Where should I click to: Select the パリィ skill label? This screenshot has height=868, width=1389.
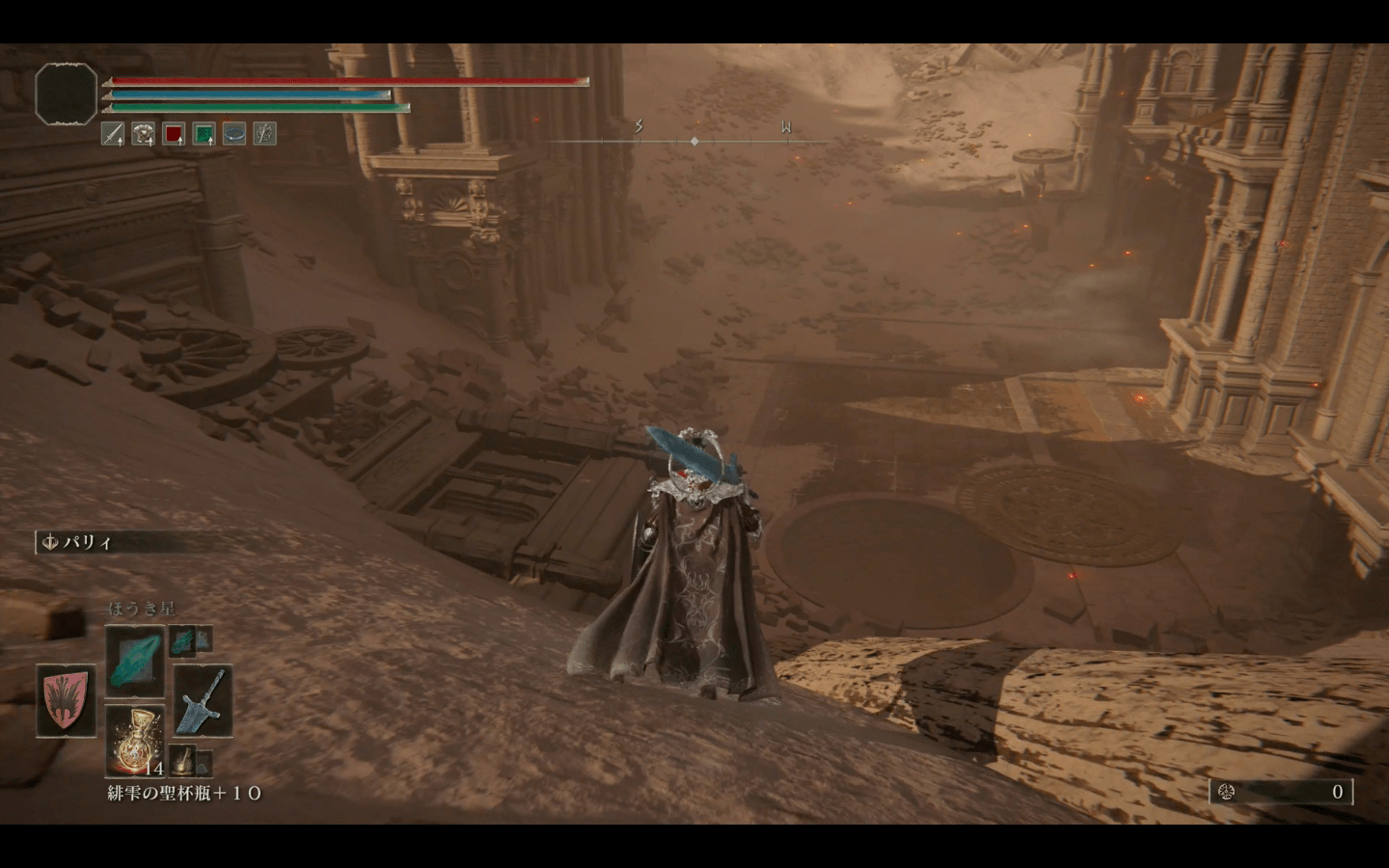[85, 541]
